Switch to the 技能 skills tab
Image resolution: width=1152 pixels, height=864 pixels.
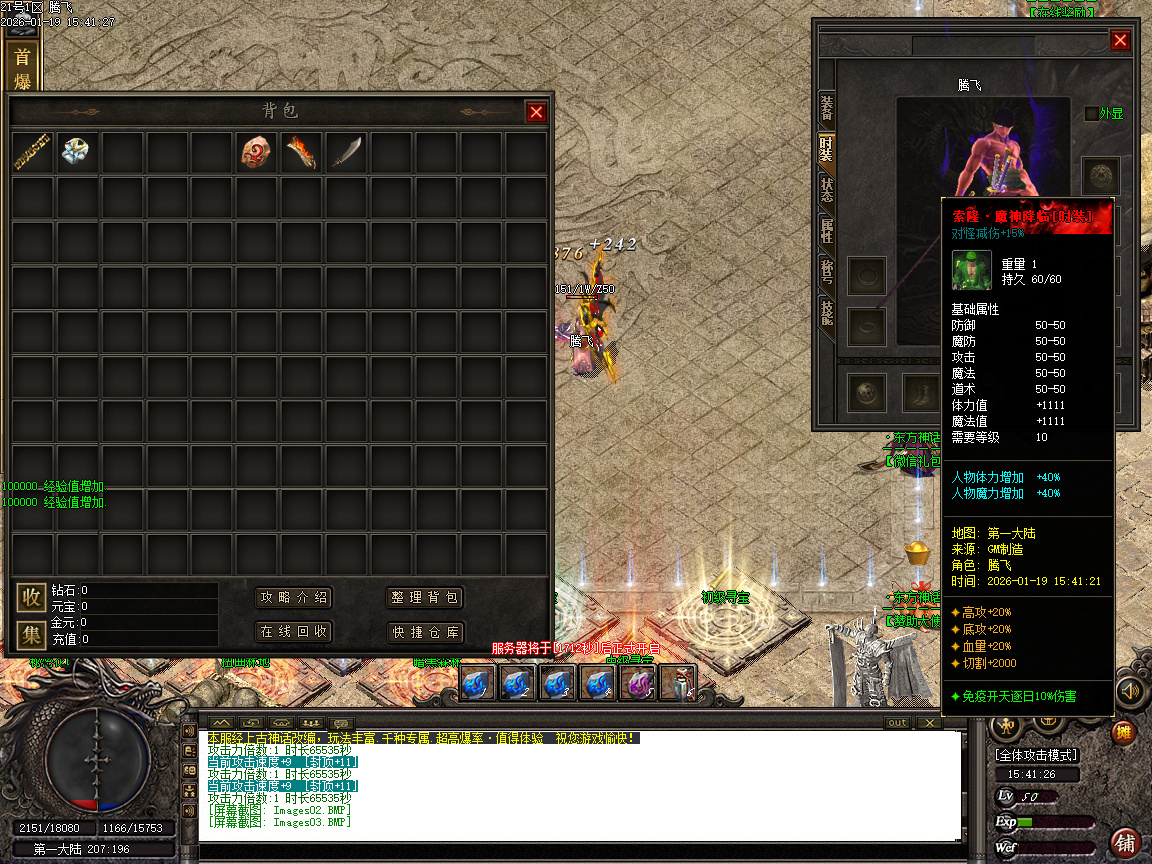[827, 311]
